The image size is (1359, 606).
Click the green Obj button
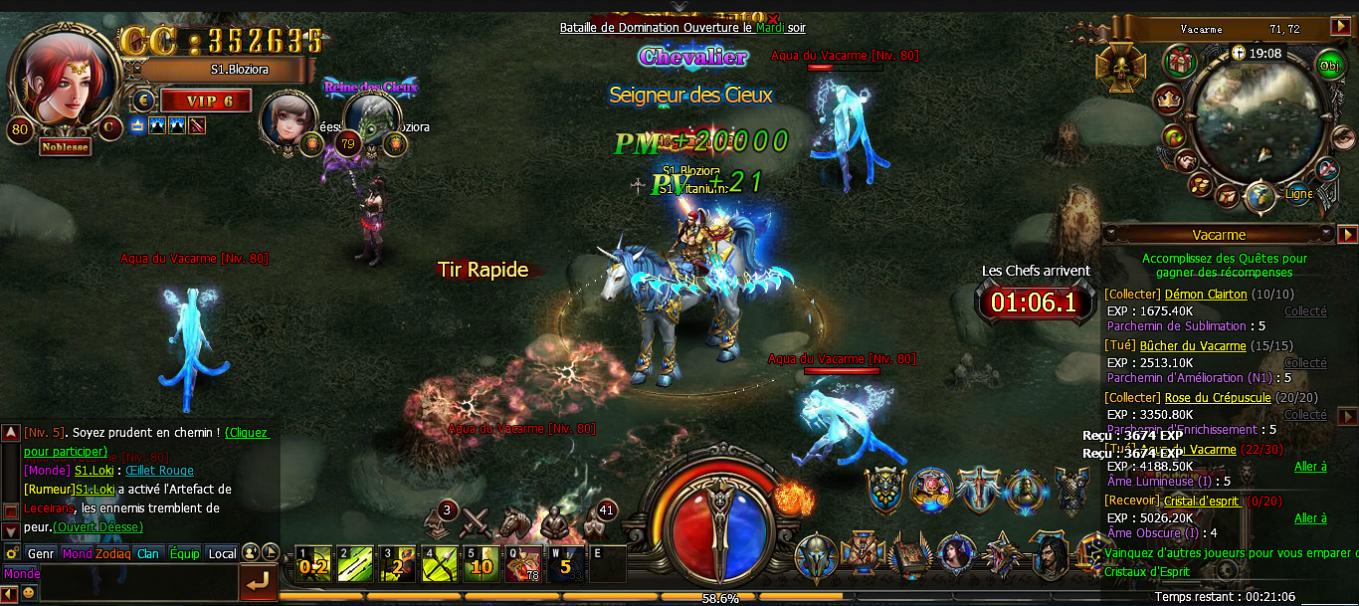point(1330,66)
